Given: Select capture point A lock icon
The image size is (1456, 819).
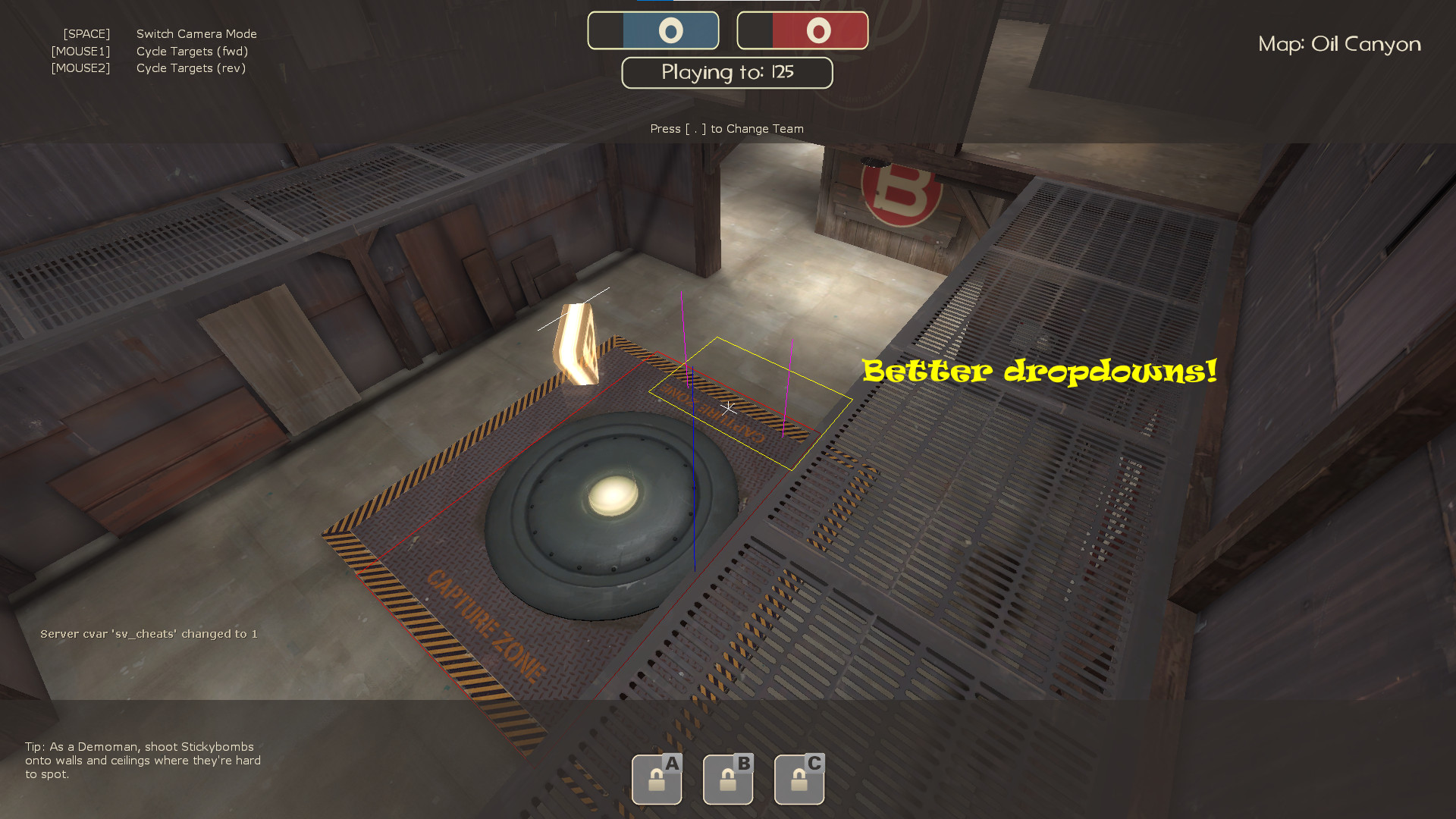Looking at the screenshot, I should click(x=657, y=779).
